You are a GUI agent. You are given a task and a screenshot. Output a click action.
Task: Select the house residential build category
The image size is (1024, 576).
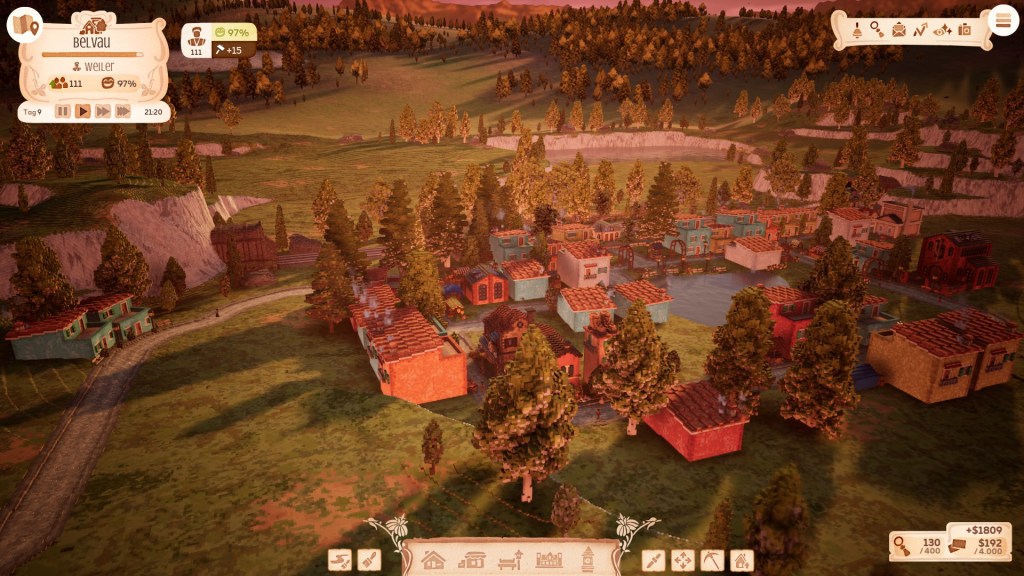[x=433, y=560]
